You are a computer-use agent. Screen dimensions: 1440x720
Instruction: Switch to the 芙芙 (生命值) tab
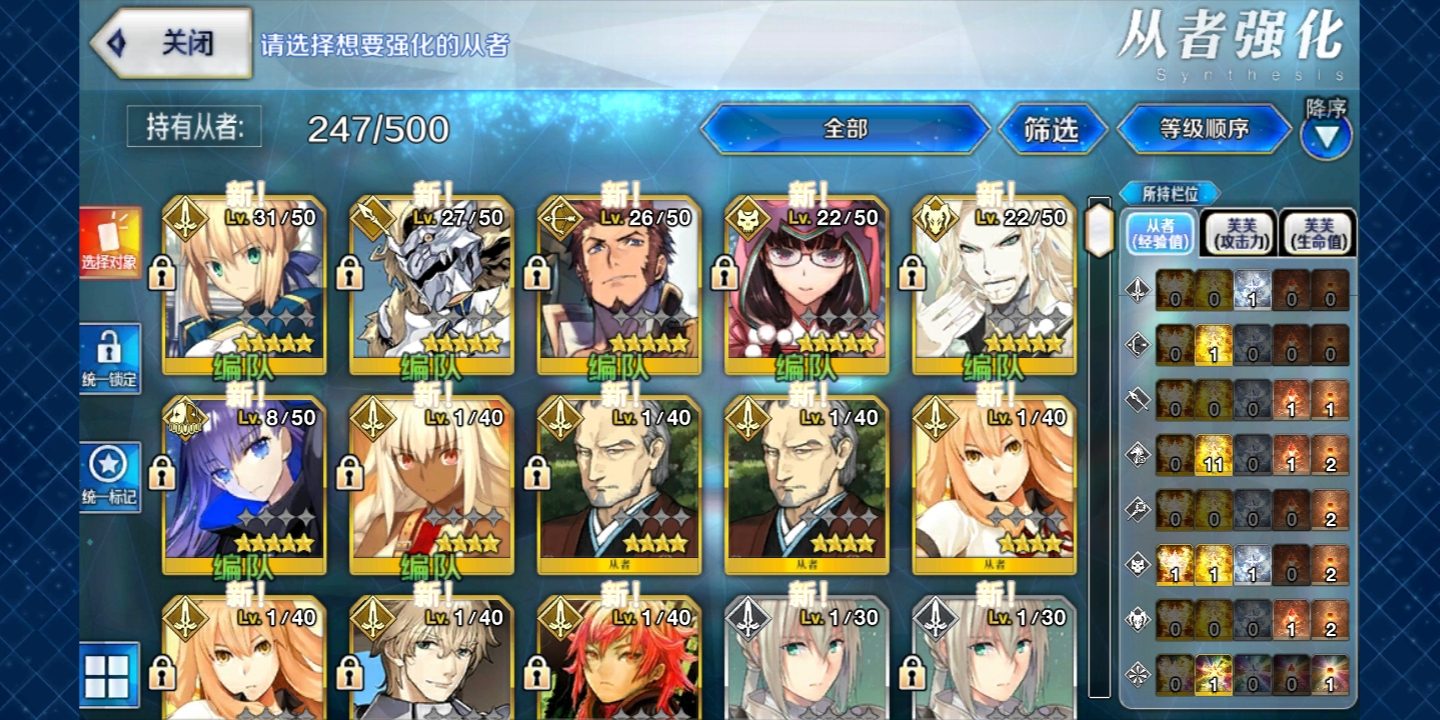tap(1318, 233)
